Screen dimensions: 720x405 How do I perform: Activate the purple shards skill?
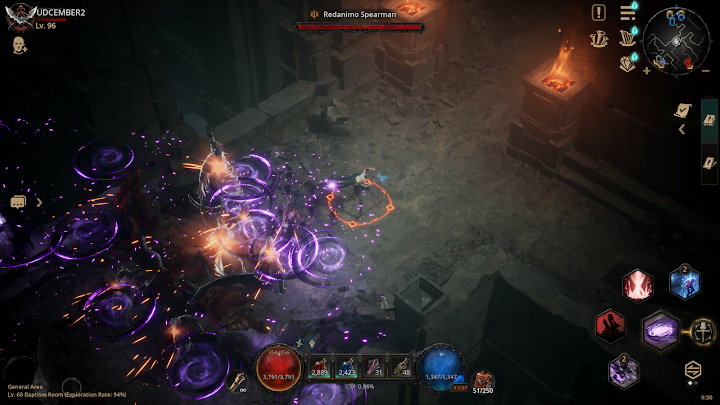(x=624, y=371)
